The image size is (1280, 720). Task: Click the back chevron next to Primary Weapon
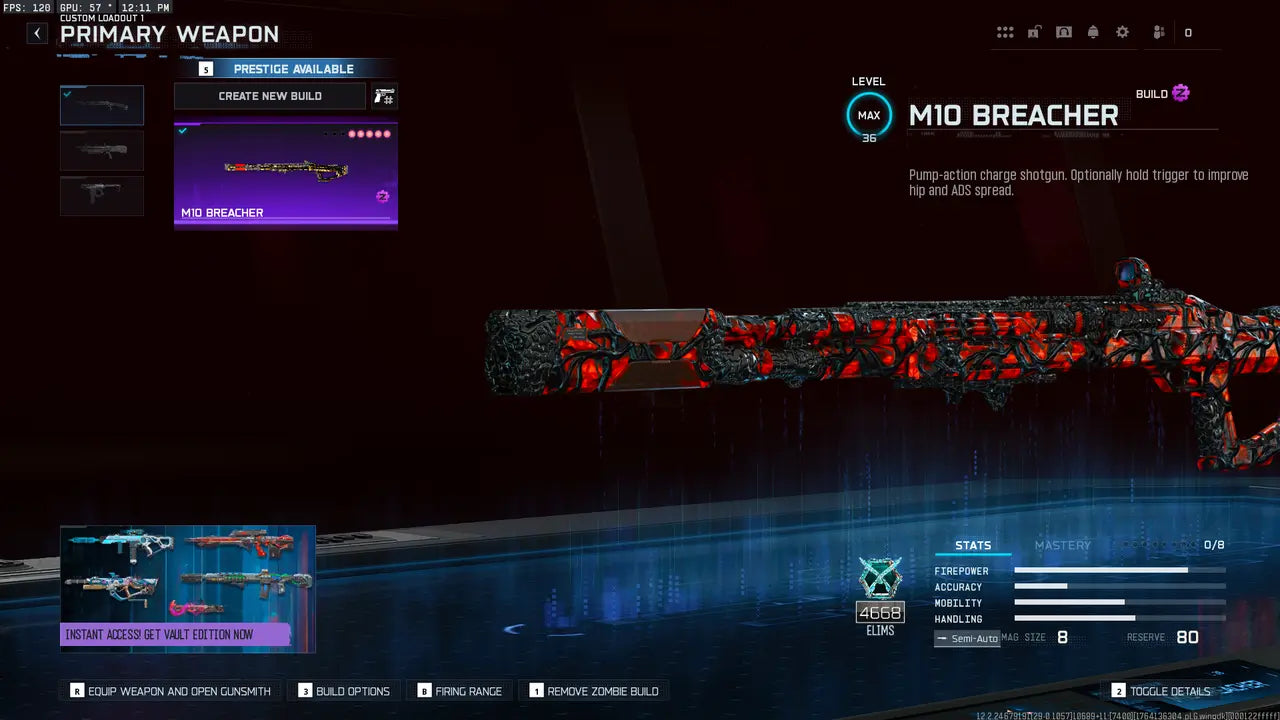(36, 32)
